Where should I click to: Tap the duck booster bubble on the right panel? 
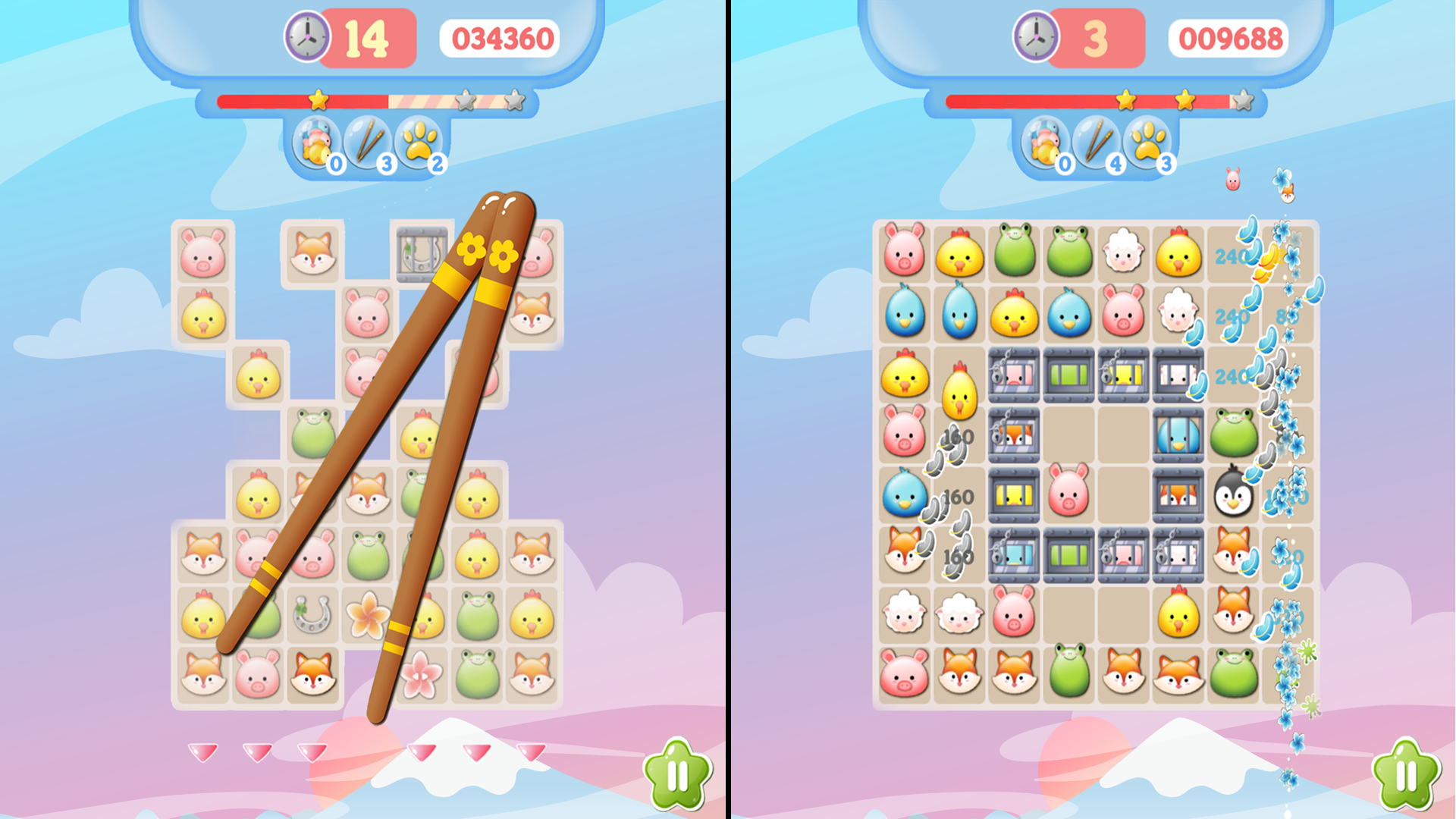[x=1044, y=144]
